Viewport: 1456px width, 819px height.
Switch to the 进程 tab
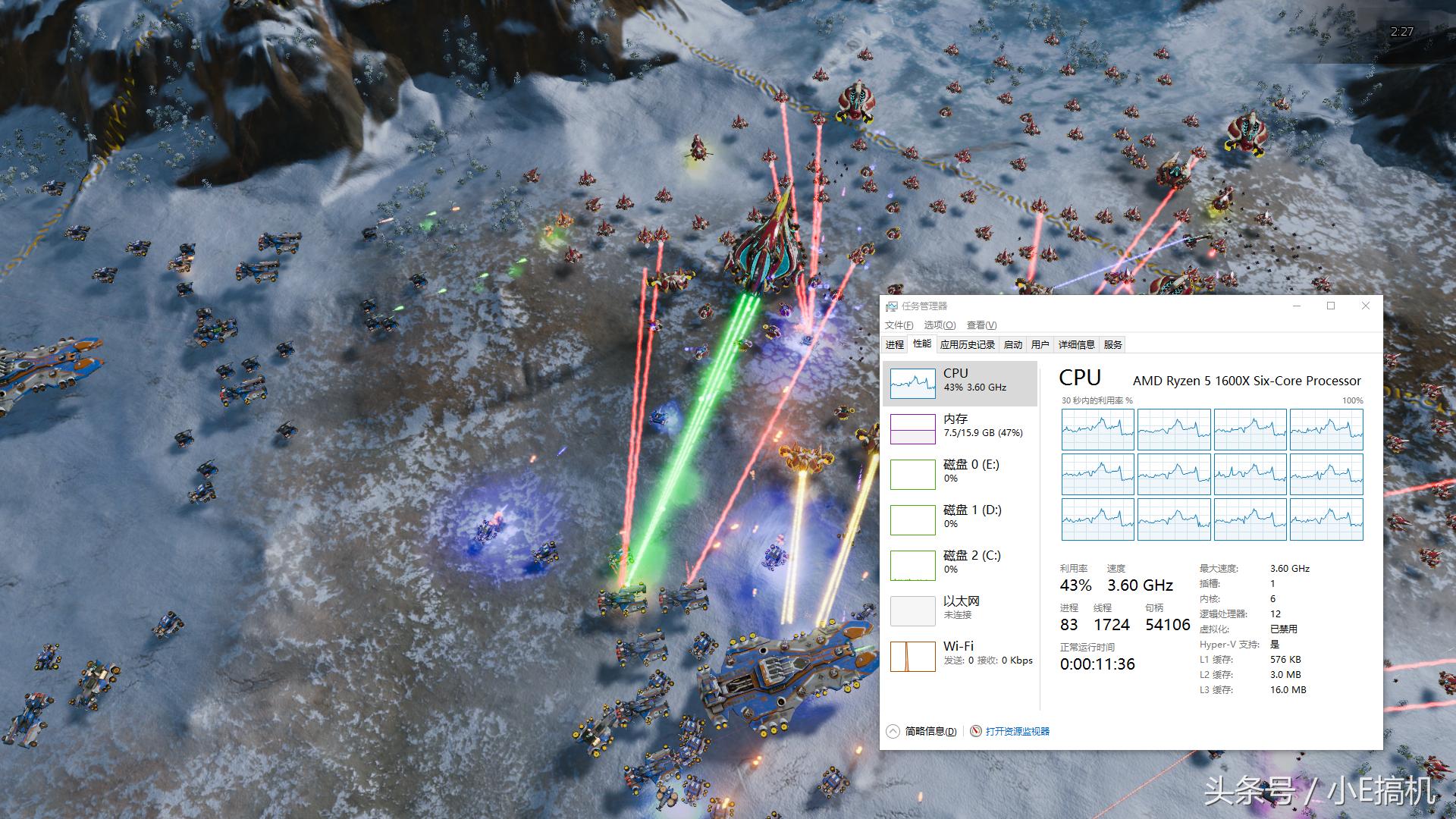[896, 344]
